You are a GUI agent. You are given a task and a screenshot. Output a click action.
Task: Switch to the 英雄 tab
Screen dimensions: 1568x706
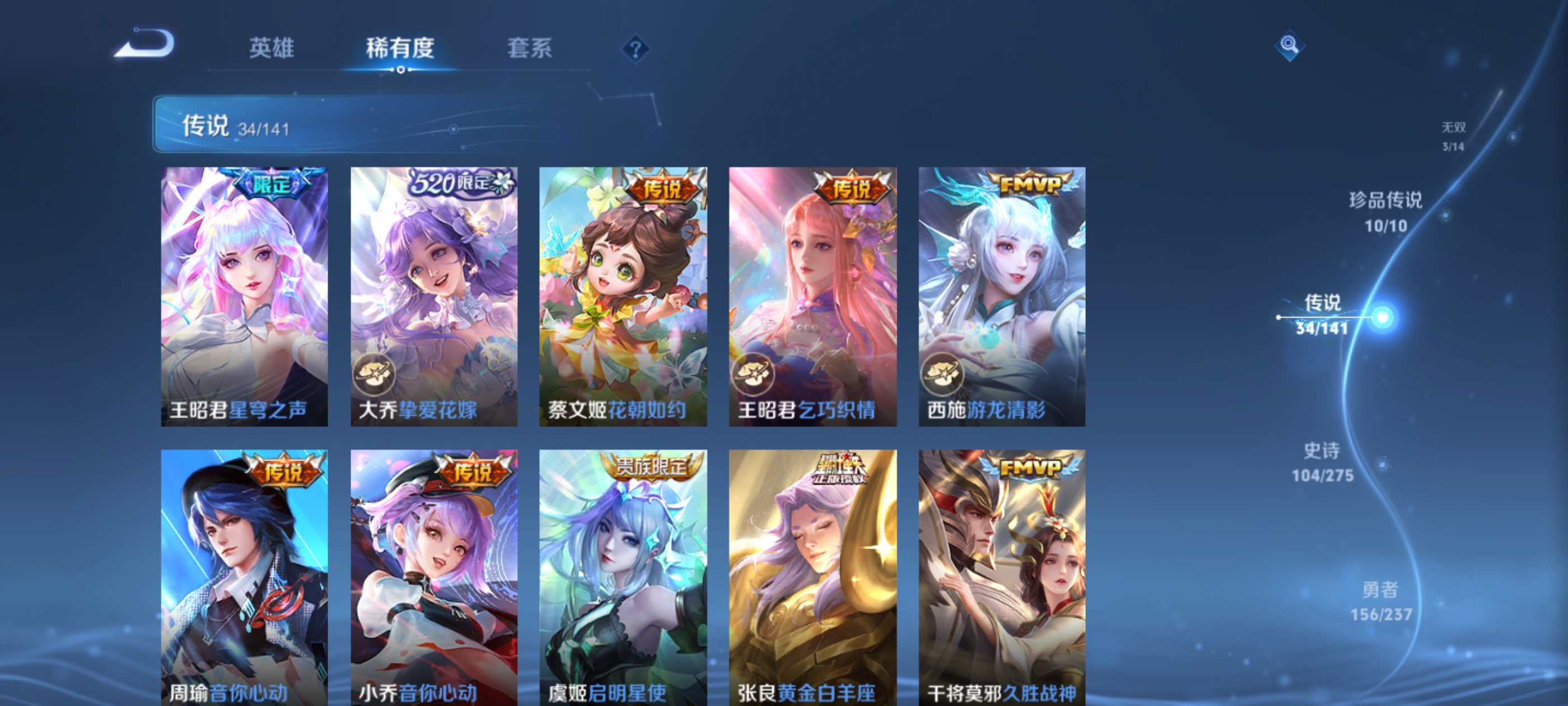point(272,49)
